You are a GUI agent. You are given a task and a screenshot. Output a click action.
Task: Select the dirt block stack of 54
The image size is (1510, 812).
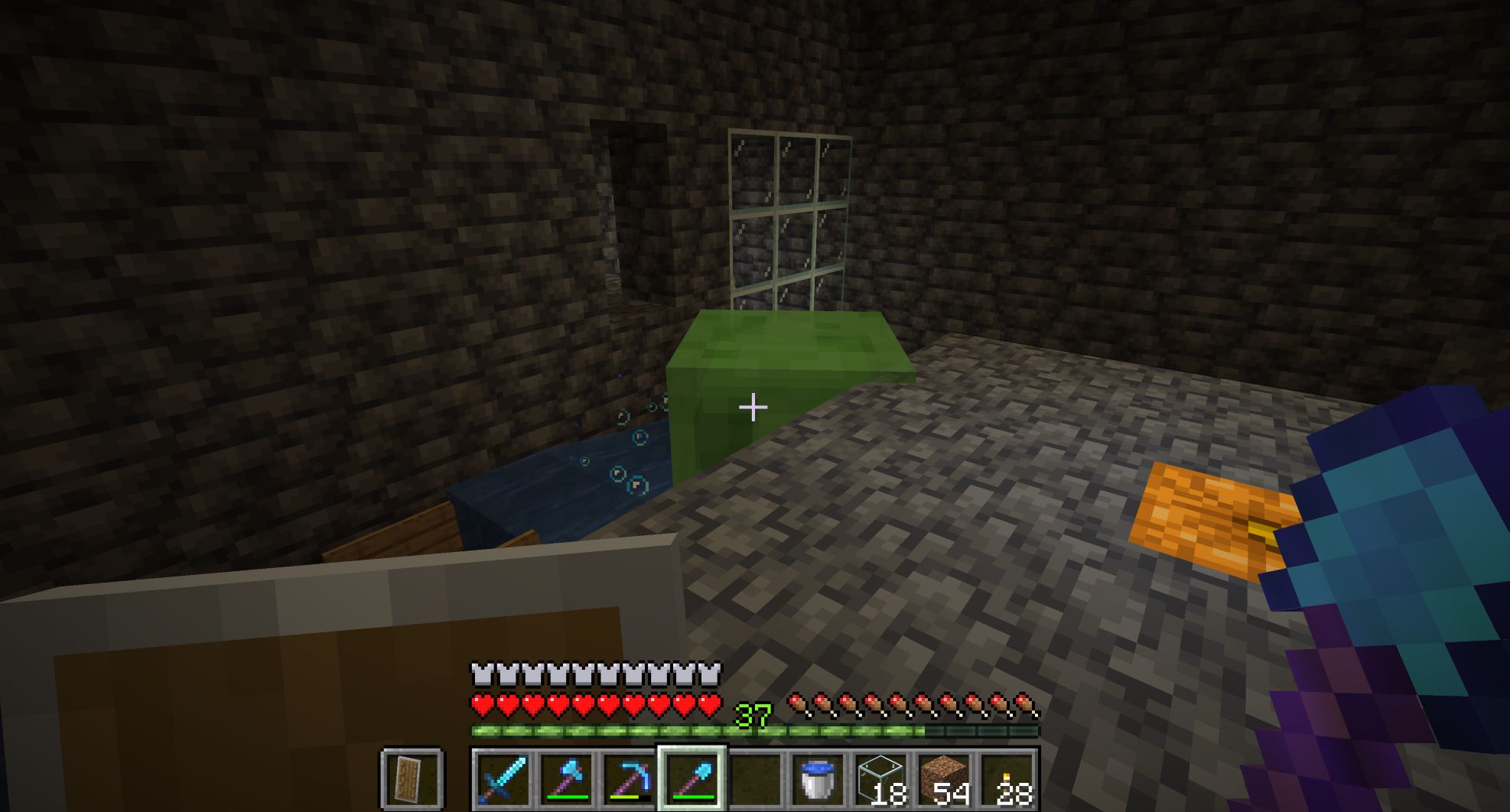pos(943,779)
